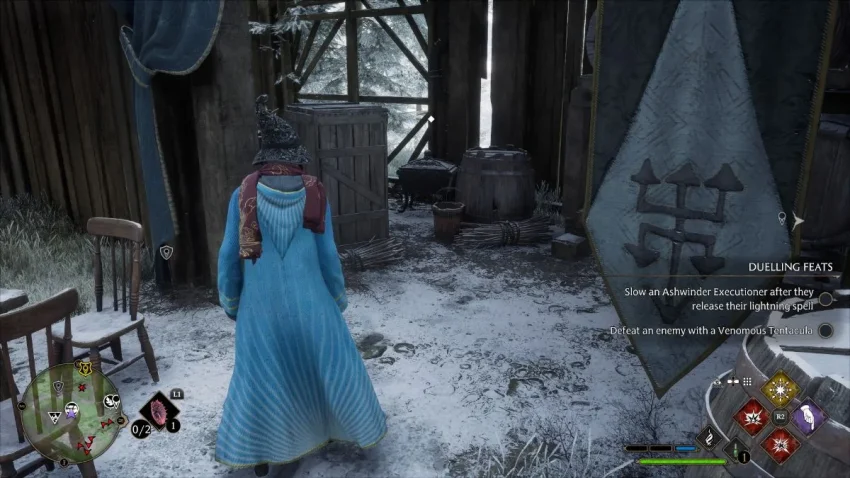Cast the purple hand spell
This screenshot has height=478, width=850.
[x=808, y=416]
